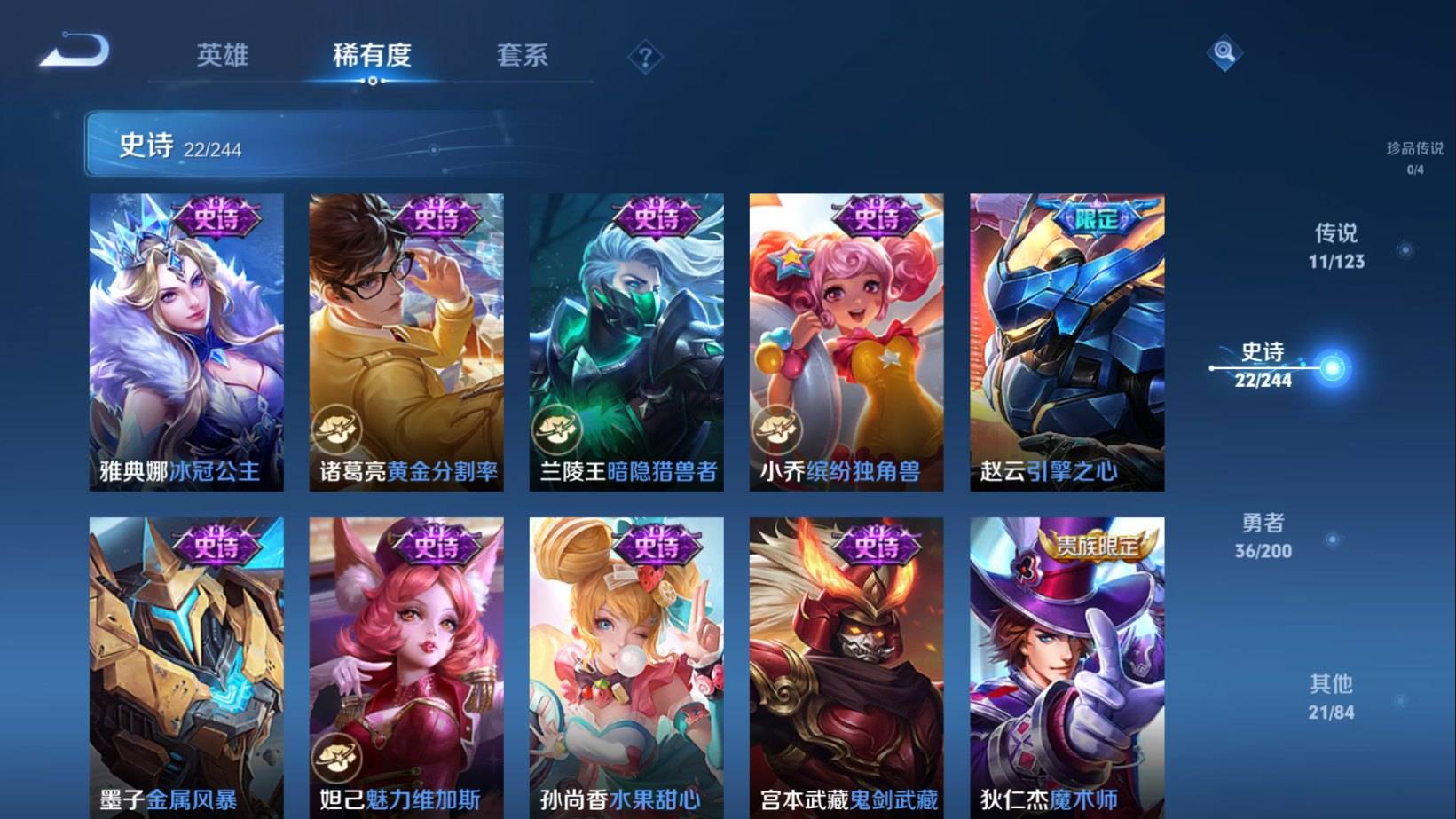Choose the 诸葛亮 黄金分割率 skin card
The height and width of the screenshot is (819, 1456).
[x=406, y=342]
